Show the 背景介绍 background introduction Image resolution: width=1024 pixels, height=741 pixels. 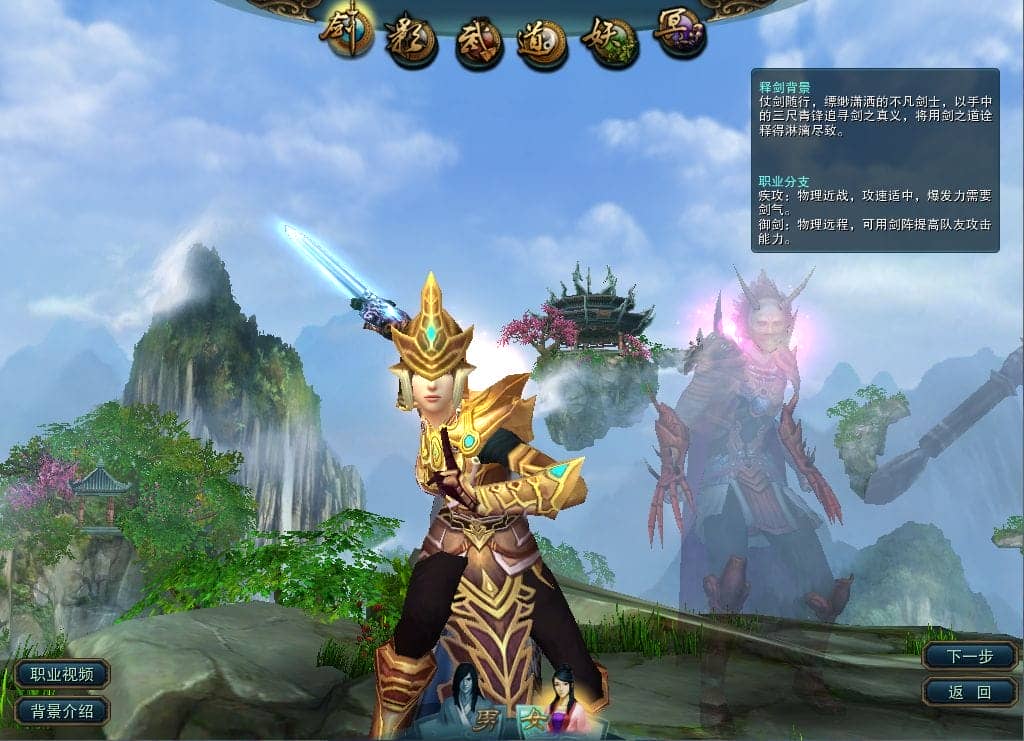62,711
